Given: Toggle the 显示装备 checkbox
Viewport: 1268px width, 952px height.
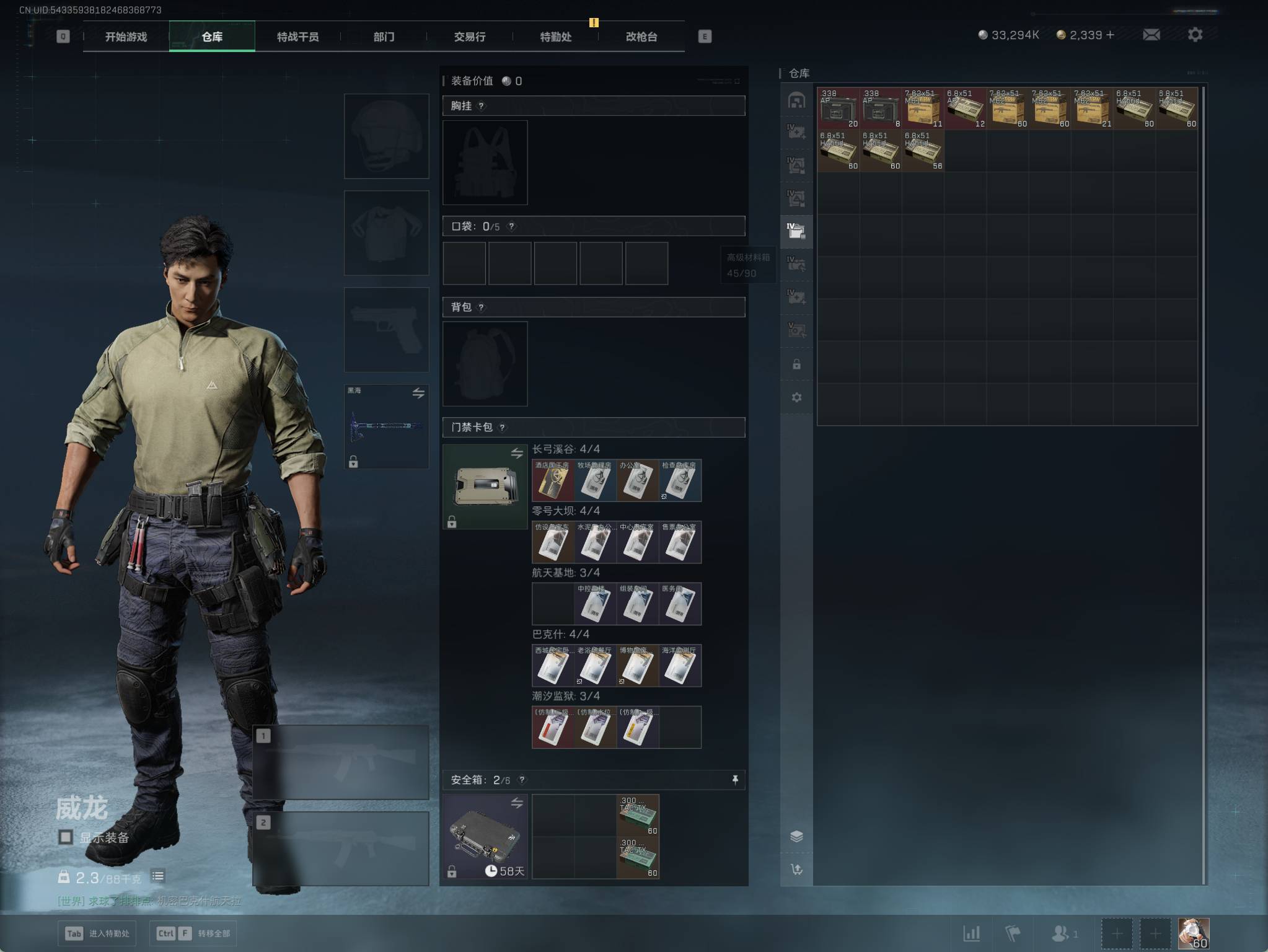Looking at the screenshot, I should [x=66, y=837].
